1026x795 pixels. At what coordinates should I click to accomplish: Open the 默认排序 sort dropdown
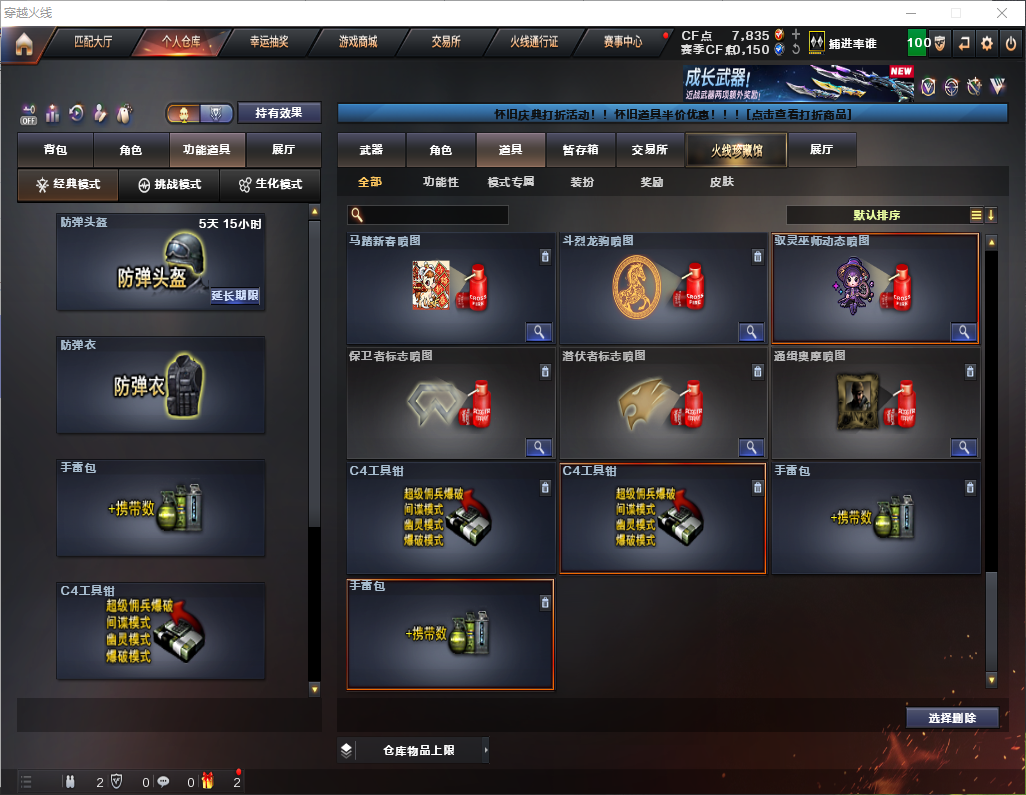[875, 215]
